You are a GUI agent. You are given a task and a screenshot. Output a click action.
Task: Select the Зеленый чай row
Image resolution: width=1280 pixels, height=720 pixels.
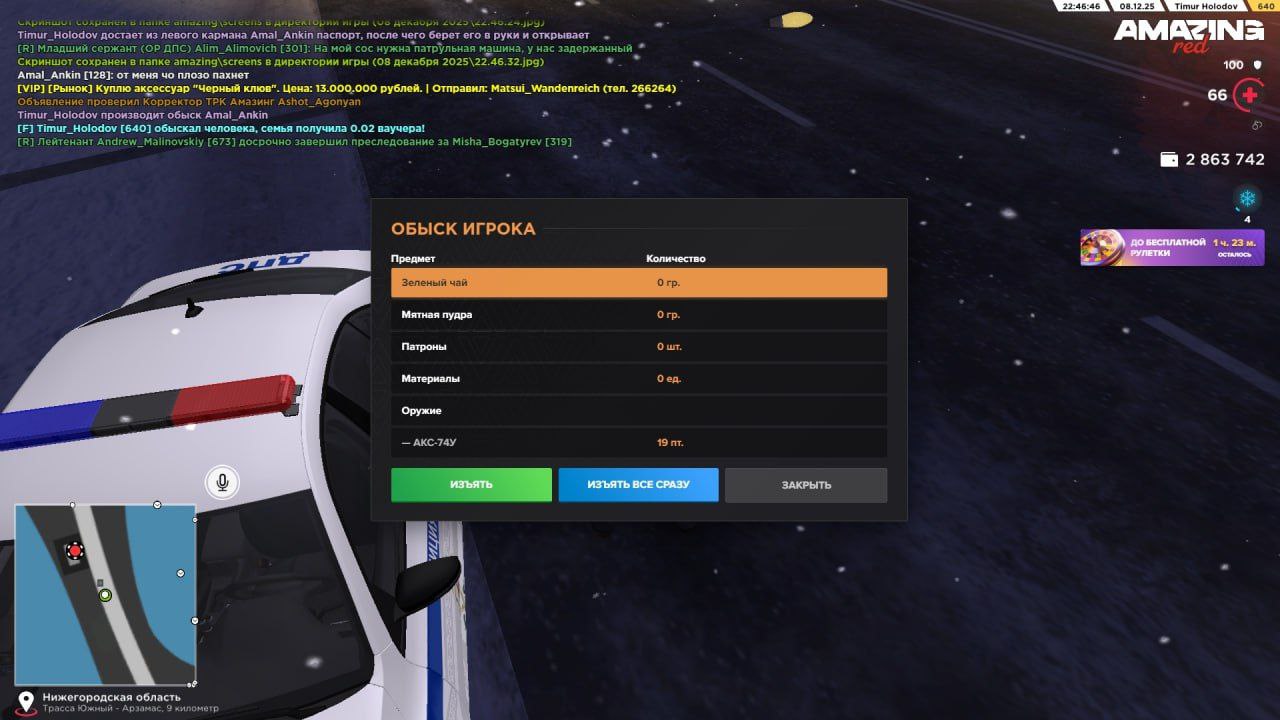[x=638, y=283]
